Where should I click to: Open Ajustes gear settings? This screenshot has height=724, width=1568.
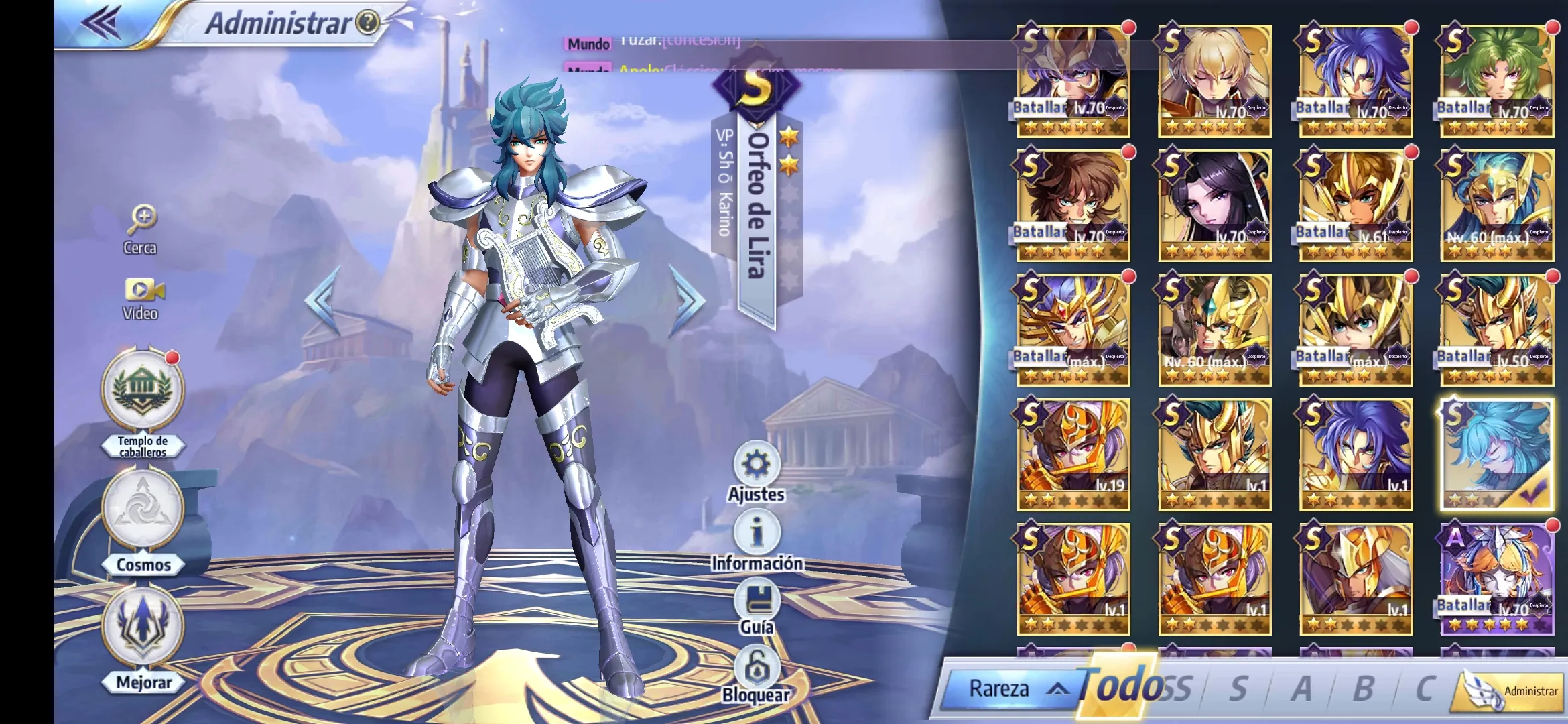pyautogui.click(x=757, y=464)
